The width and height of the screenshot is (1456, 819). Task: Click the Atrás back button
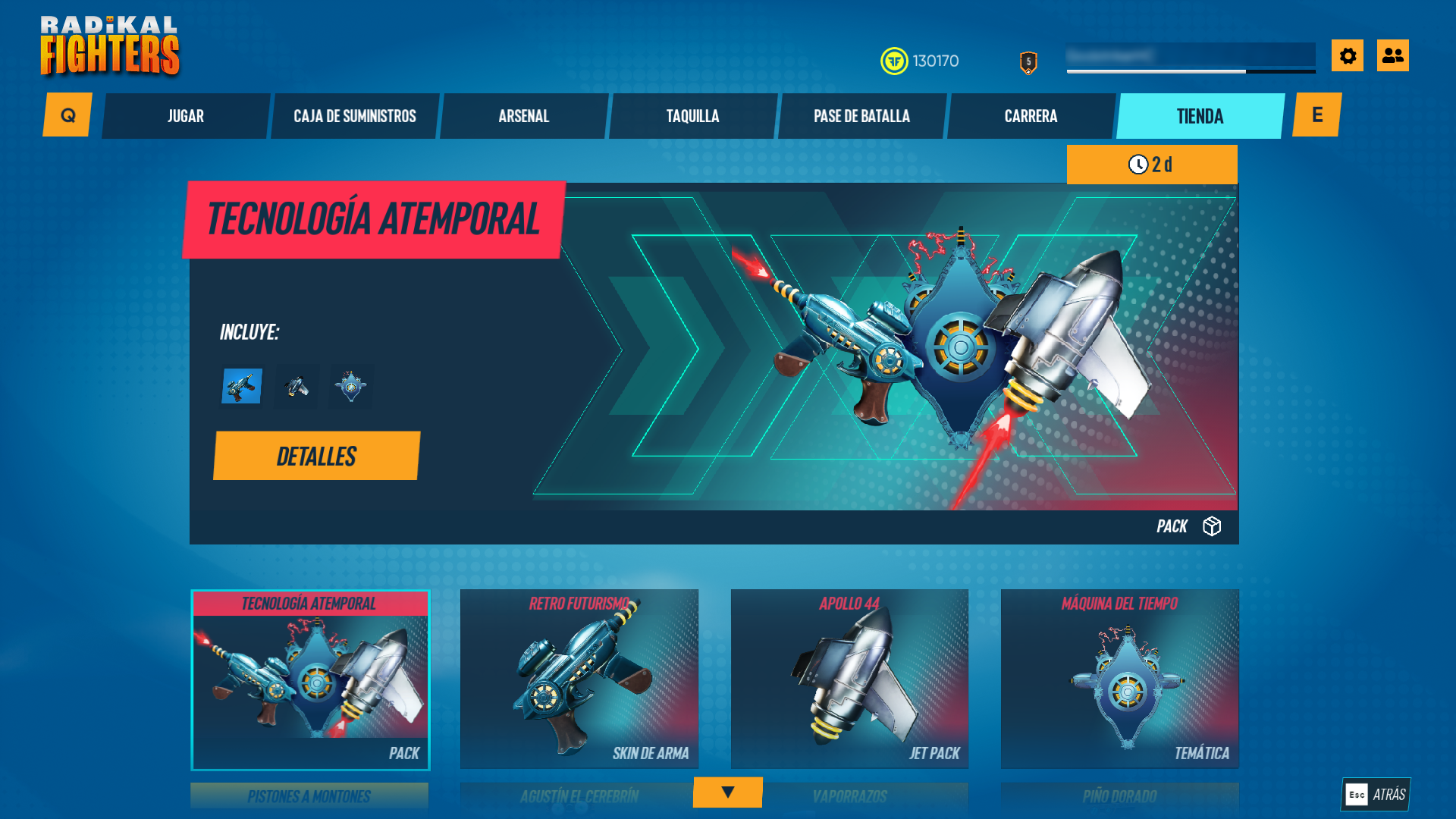[x=1376, y=794]
